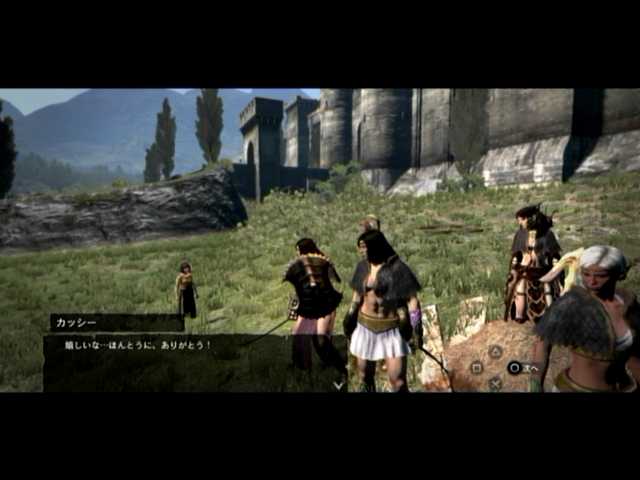Click the dialogue advance arrow
Viewport: 640px width, 480px height.
pos(339,383)
